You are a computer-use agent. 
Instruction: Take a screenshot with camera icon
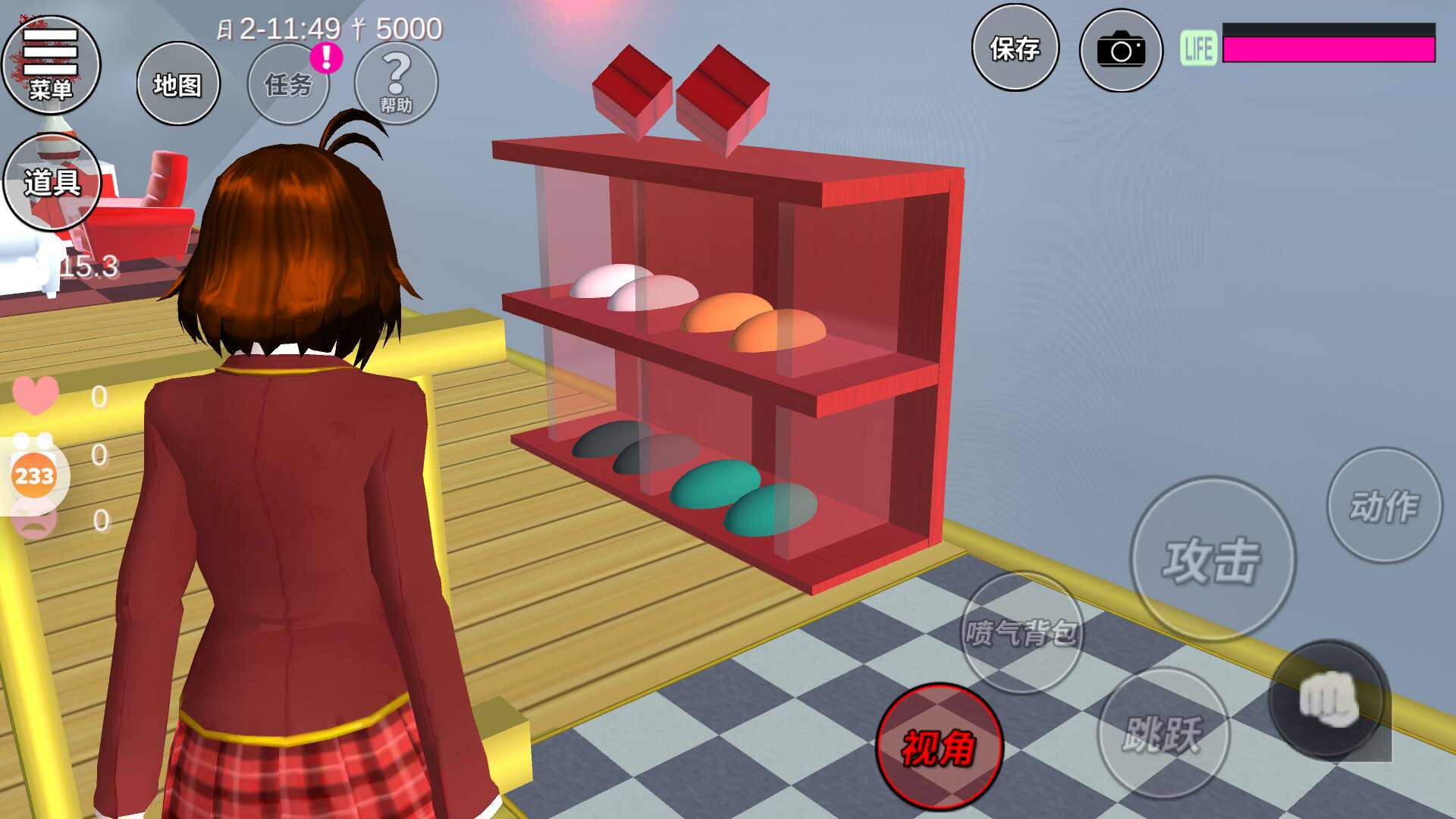1121,51
